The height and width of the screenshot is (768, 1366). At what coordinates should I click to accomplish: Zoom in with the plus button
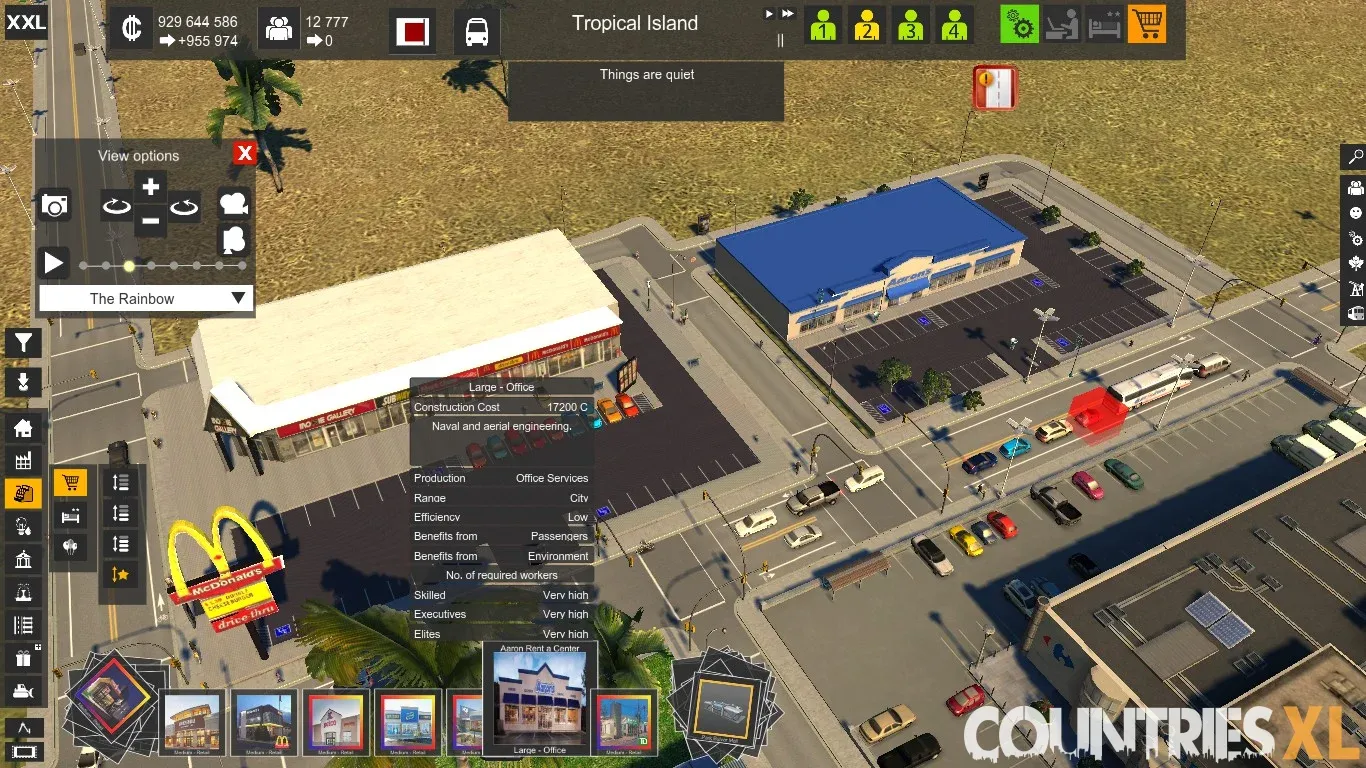pos(150,187)
